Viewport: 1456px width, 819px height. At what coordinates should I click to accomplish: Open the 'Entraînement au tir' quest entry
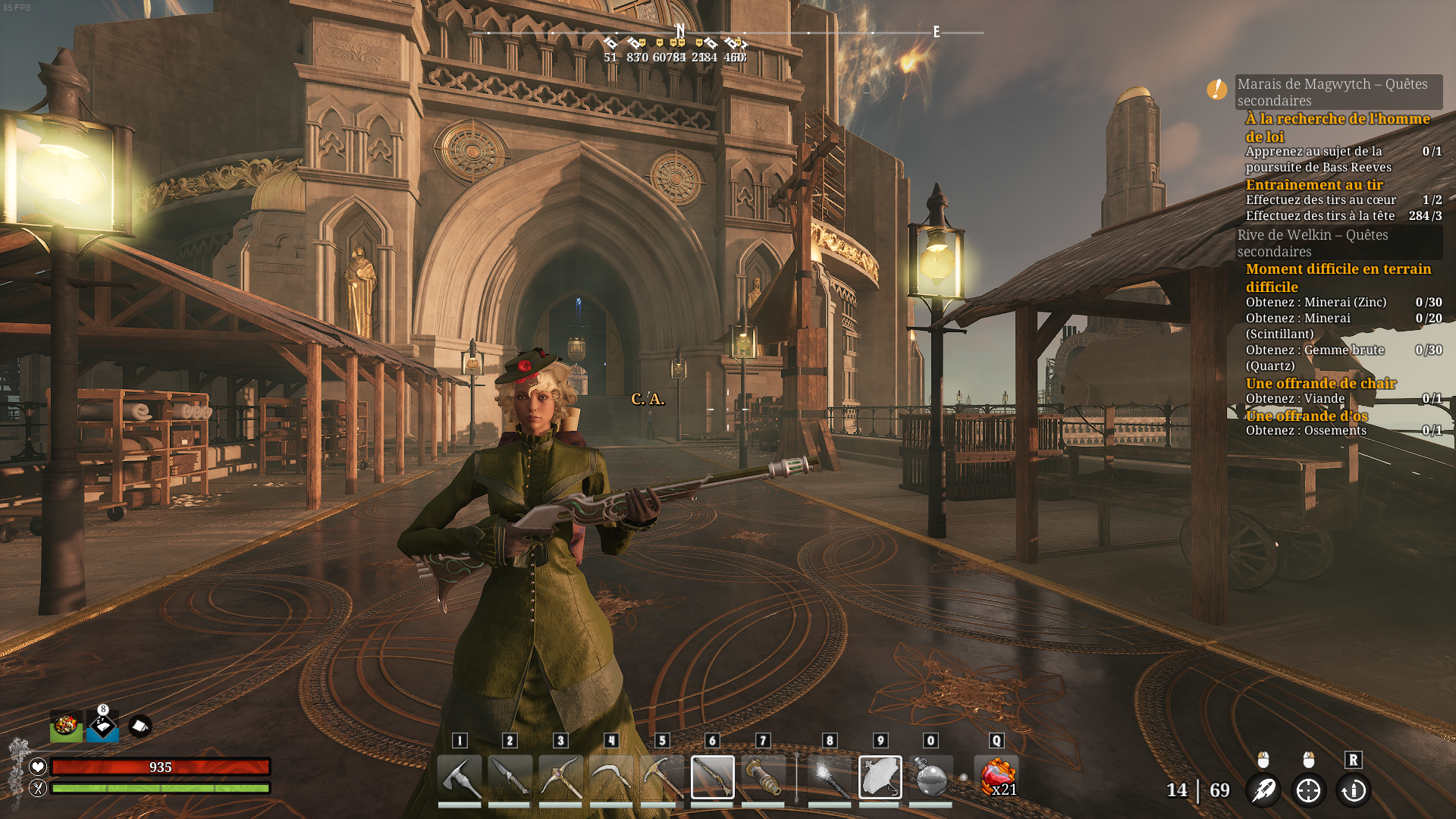tap(1314, 185)
